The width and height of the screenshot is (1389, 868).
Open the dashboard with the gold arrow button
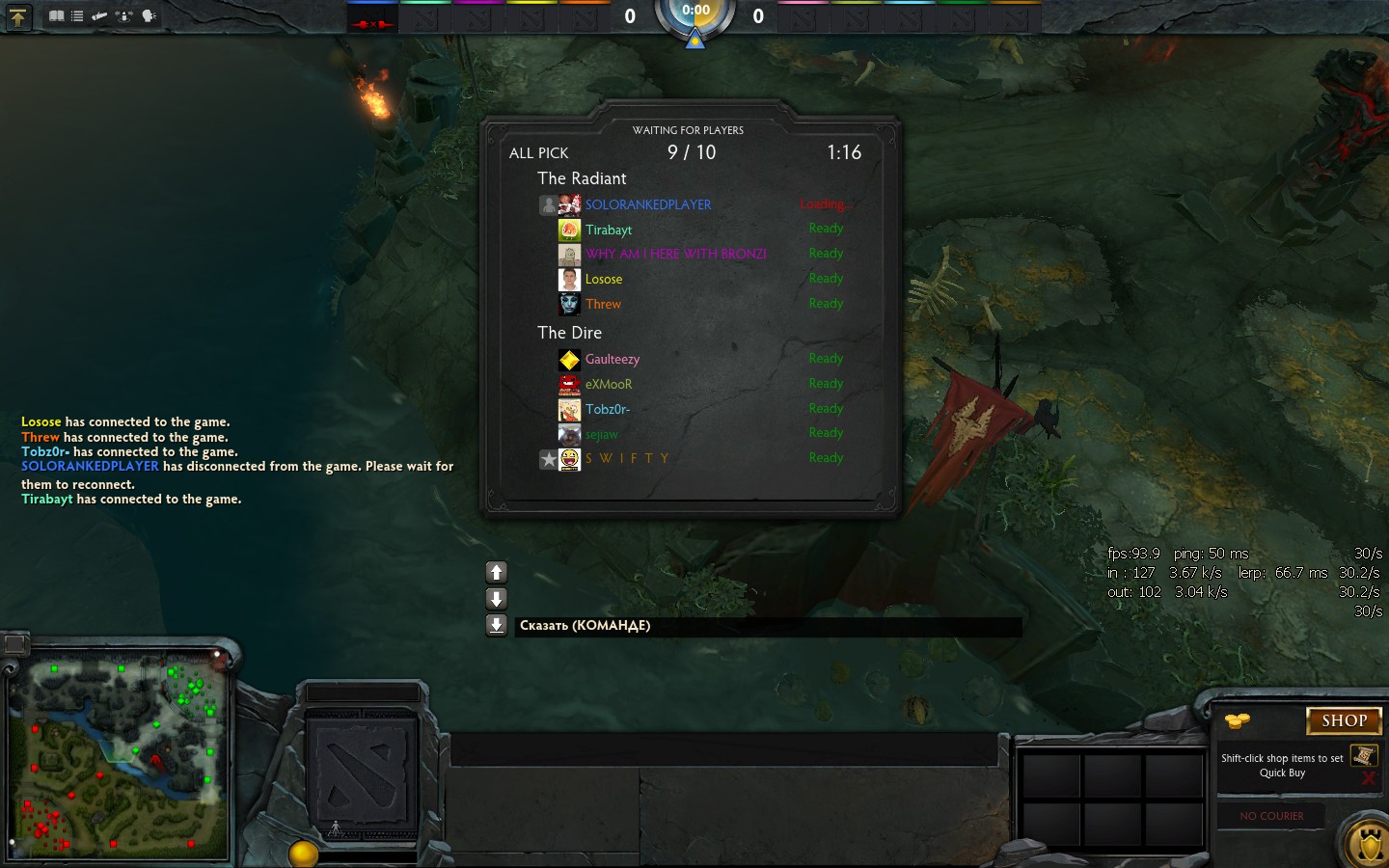coord(17,16)
